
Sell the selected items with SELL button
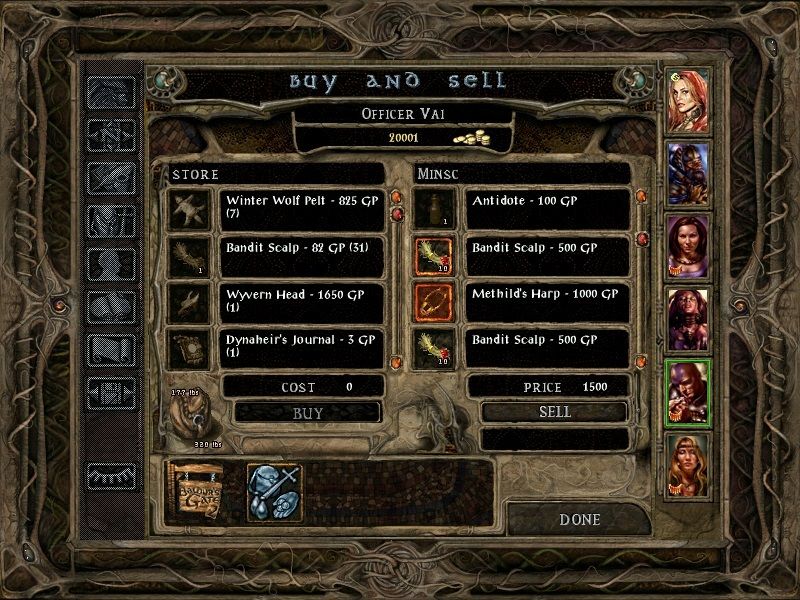coord(554,411)
